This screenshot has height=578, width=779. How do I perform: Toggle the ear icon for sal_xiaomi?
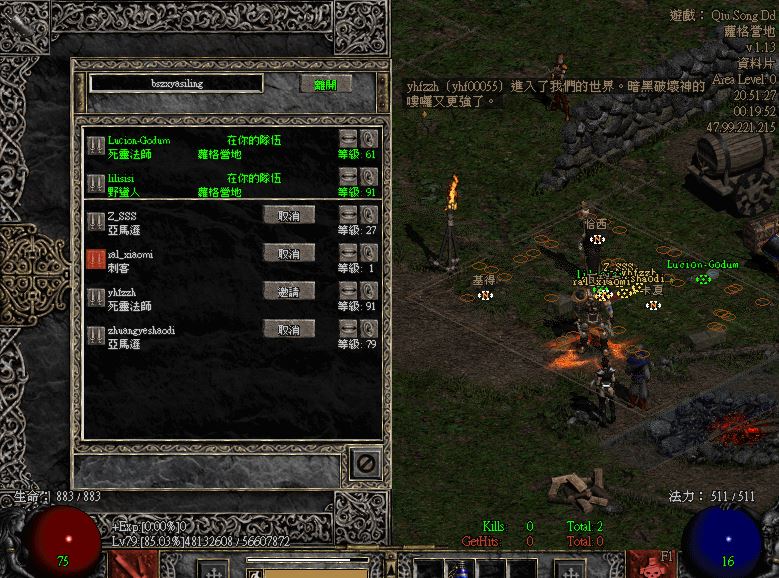[x=369, y=253]
